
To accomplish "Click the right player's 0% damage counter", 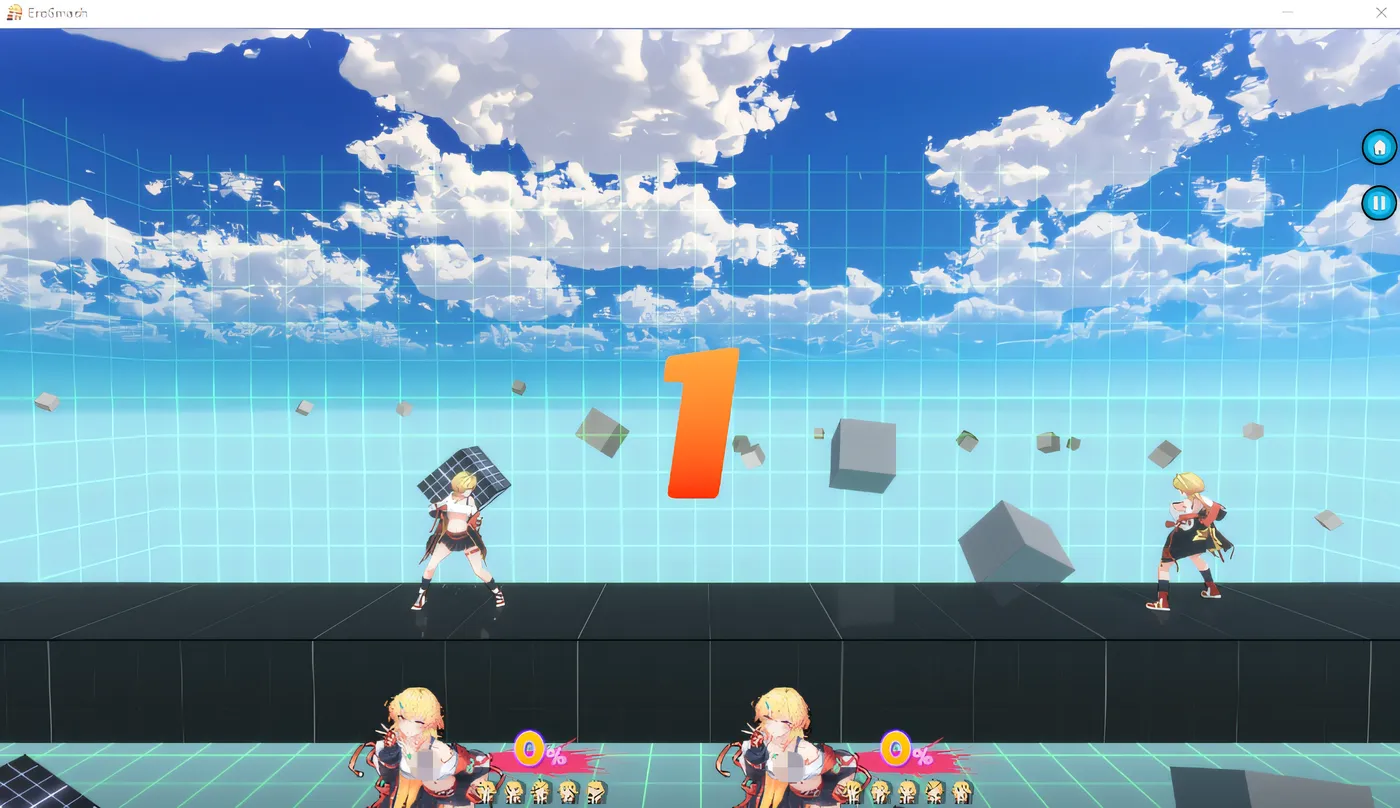I will click(x=898, y=749).
